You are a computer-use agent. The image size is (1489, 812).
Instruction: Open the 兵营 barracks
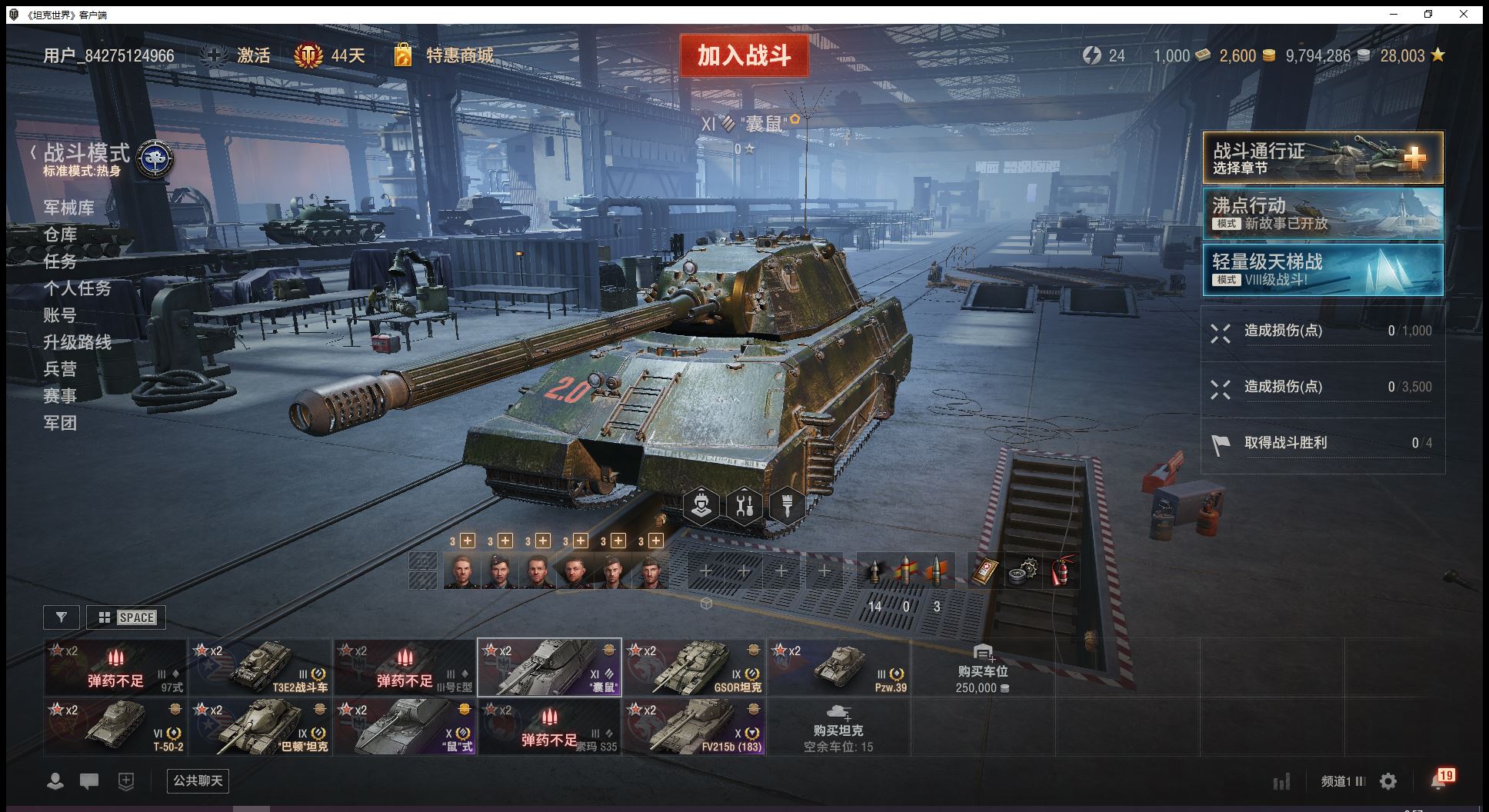pos(60,369)
